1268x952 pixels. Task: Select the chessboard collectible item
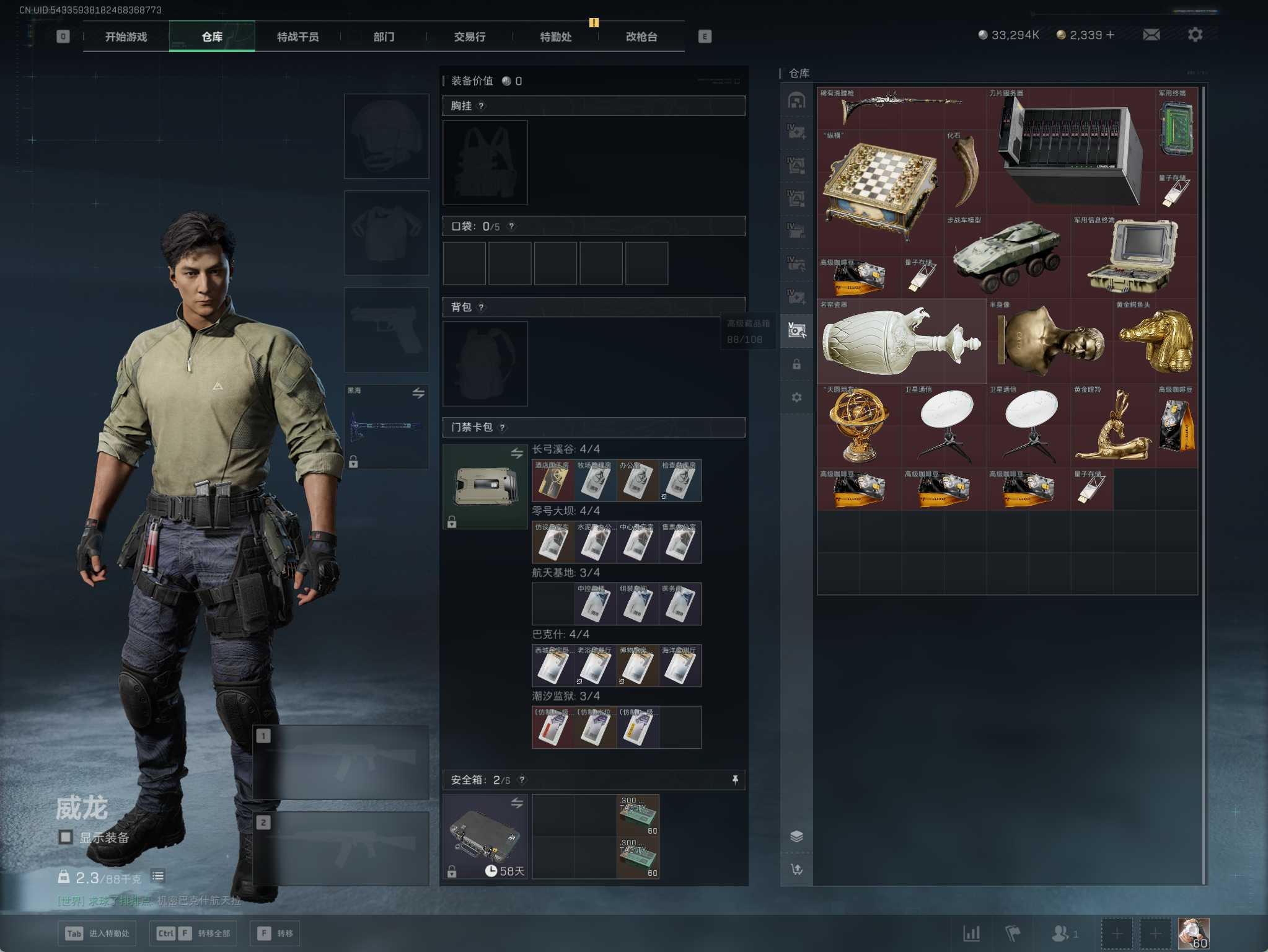click(x=880, y=186)
